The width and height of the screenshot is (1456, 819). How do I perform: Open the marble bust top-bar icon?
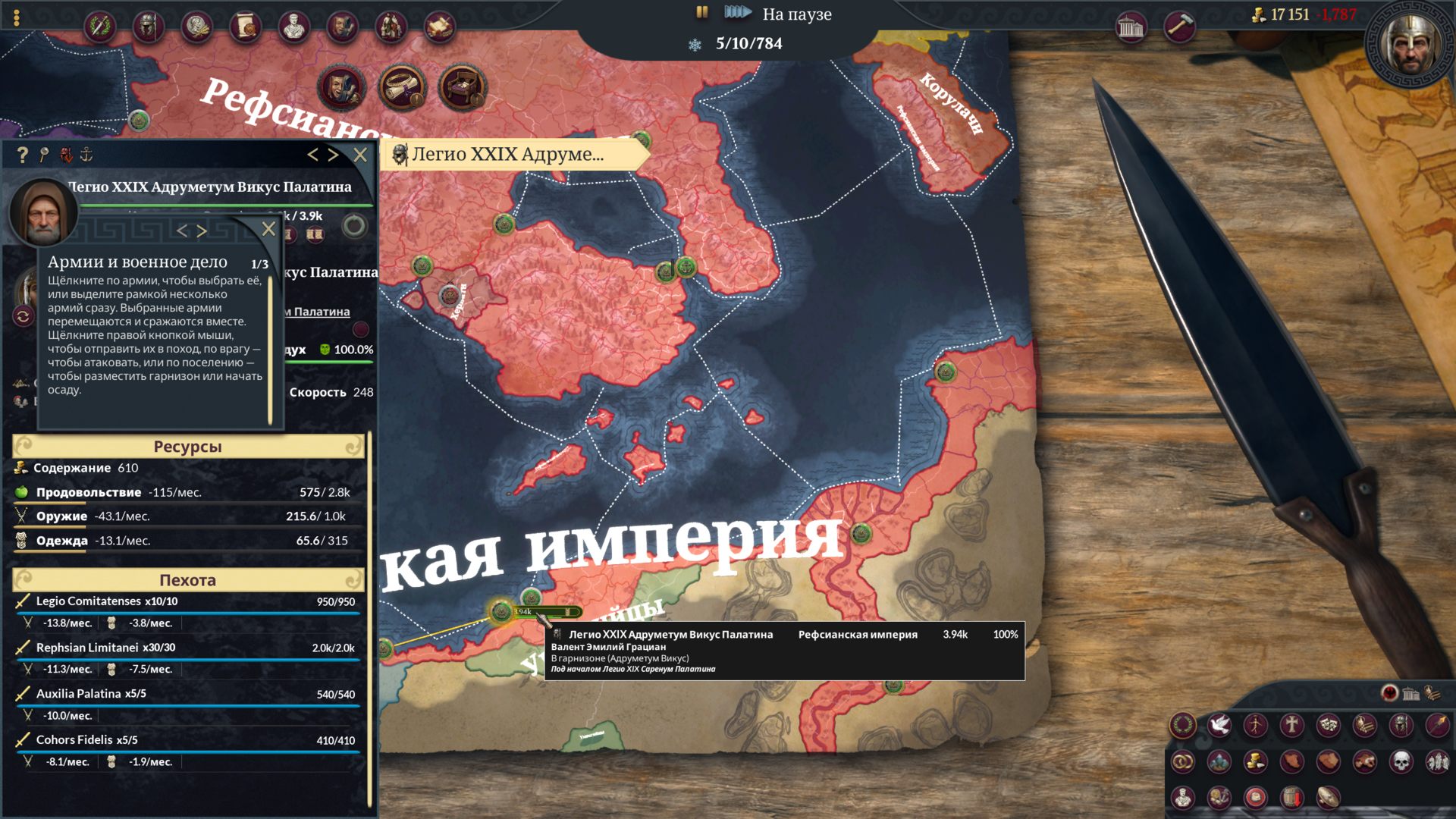(x=293, y=27)
